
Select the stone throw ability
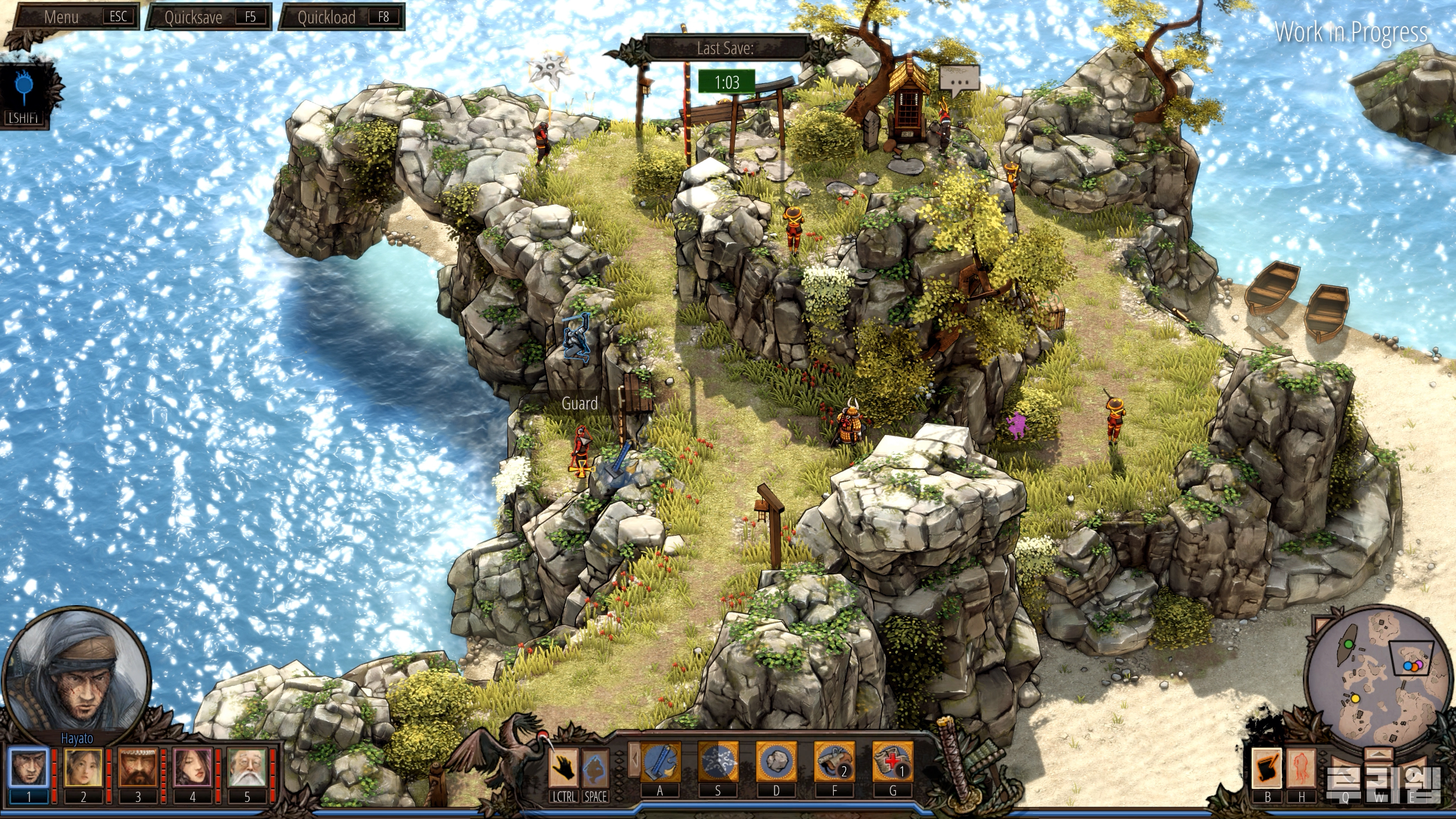tap(776, 762)
